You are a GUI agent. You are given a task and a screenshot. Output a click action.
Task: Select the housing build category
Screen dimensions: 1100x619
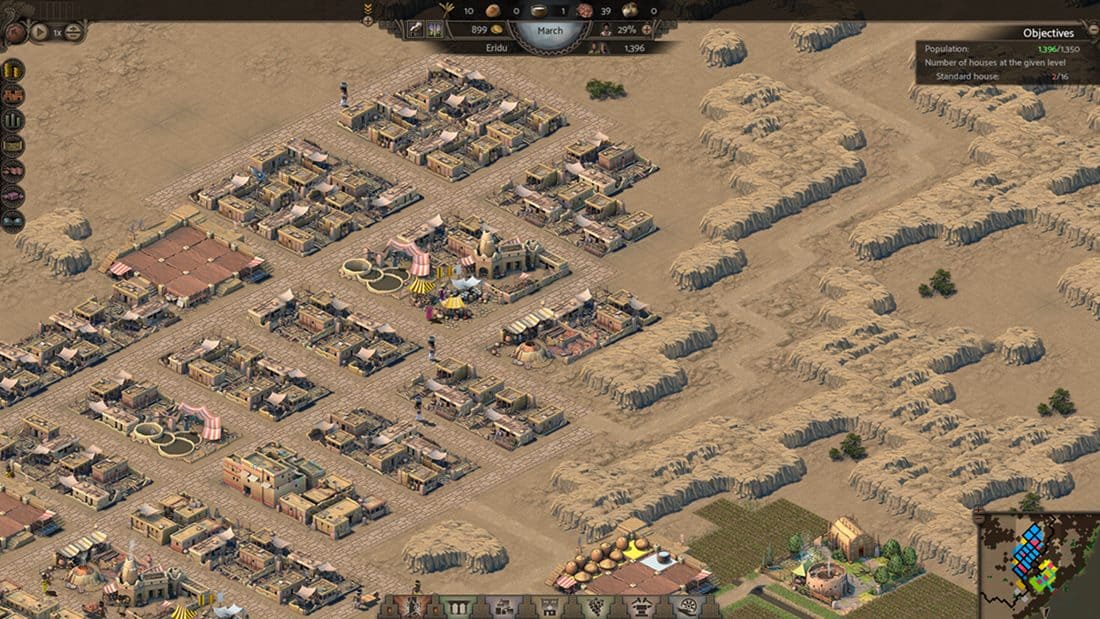[503, 607]
